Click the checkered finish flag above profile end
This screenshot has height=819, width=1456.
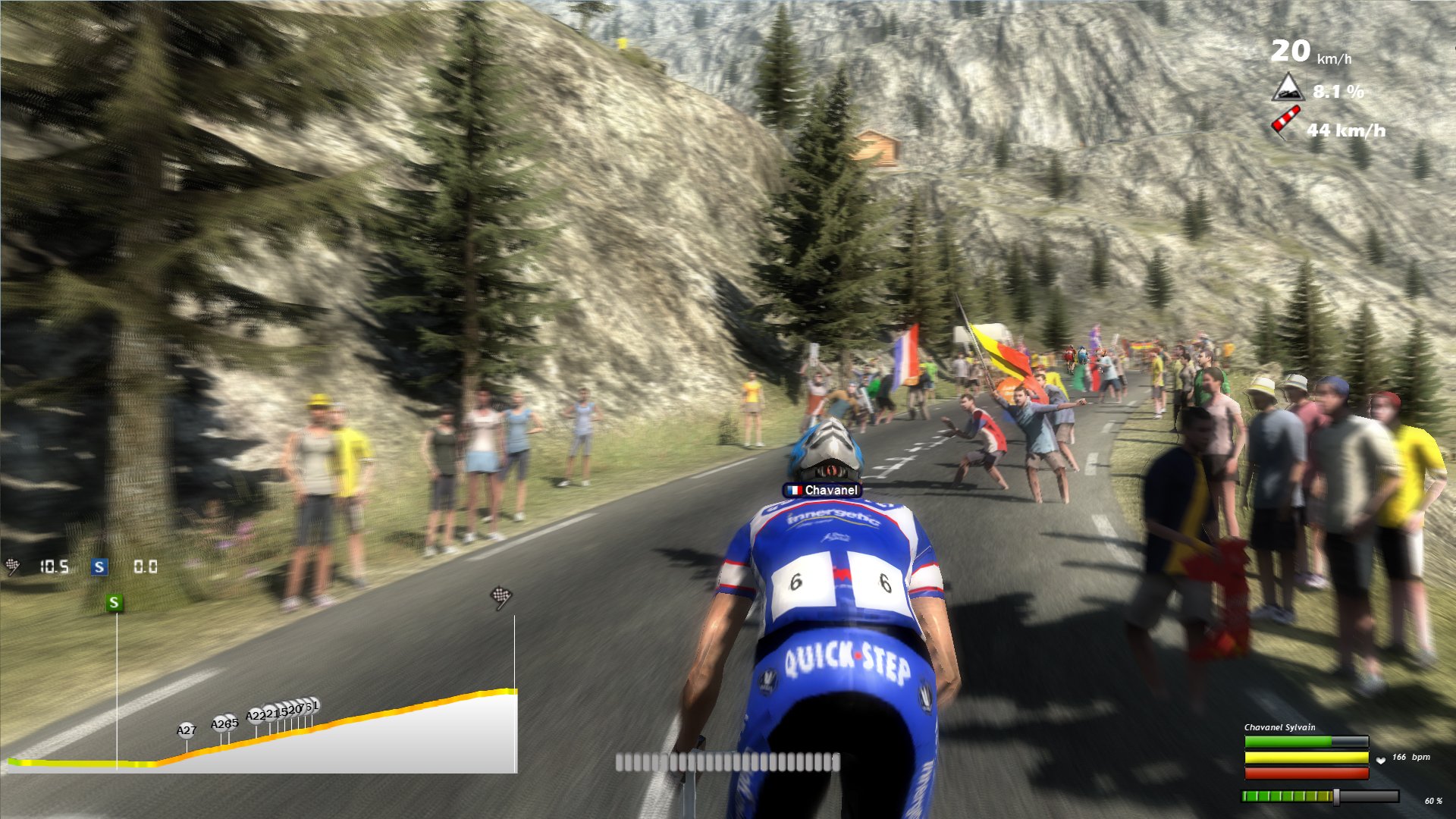[501, 597]
